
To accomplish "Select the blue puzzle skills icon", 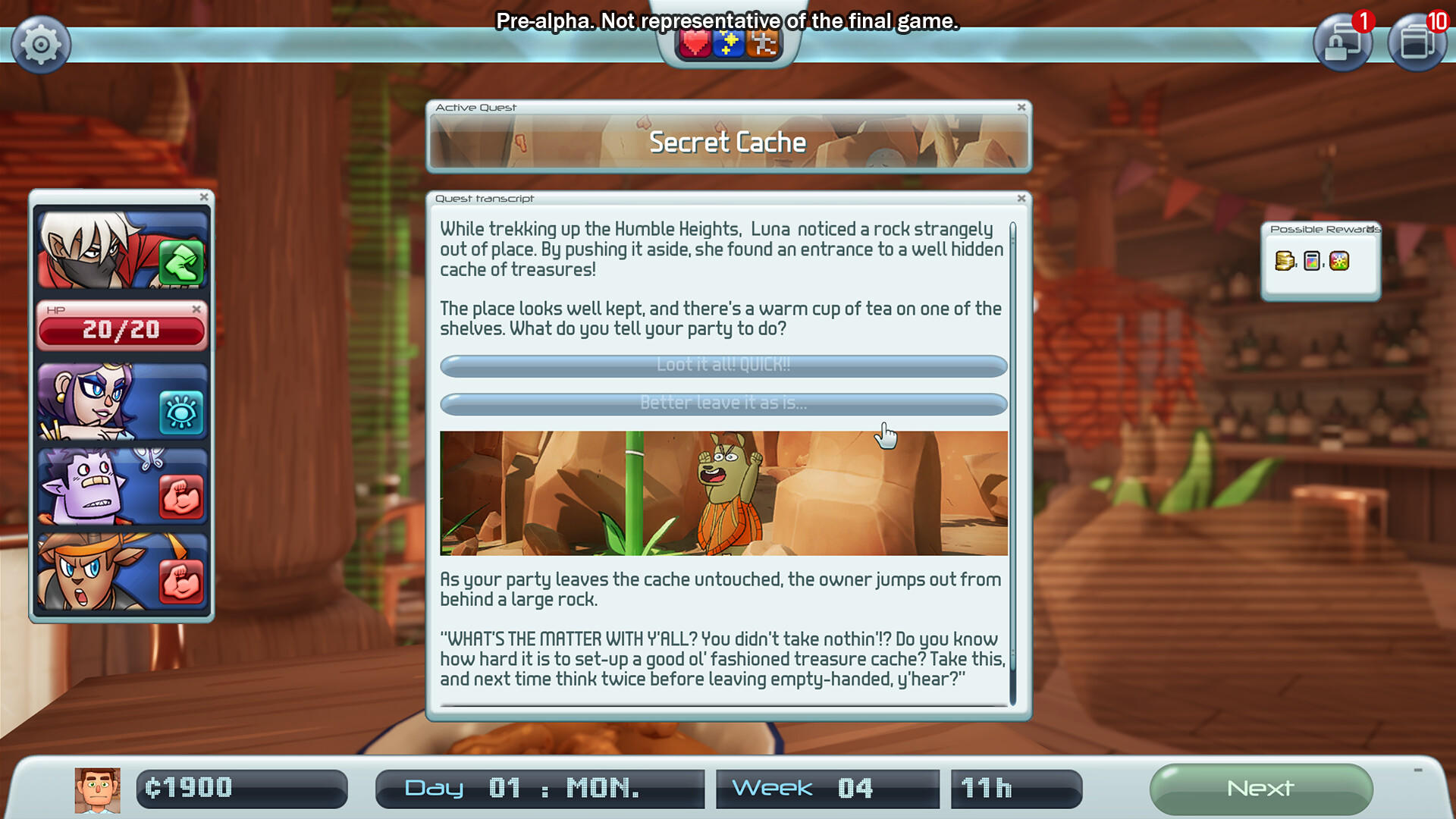I will pyautogui.click(x=729, y=43).
